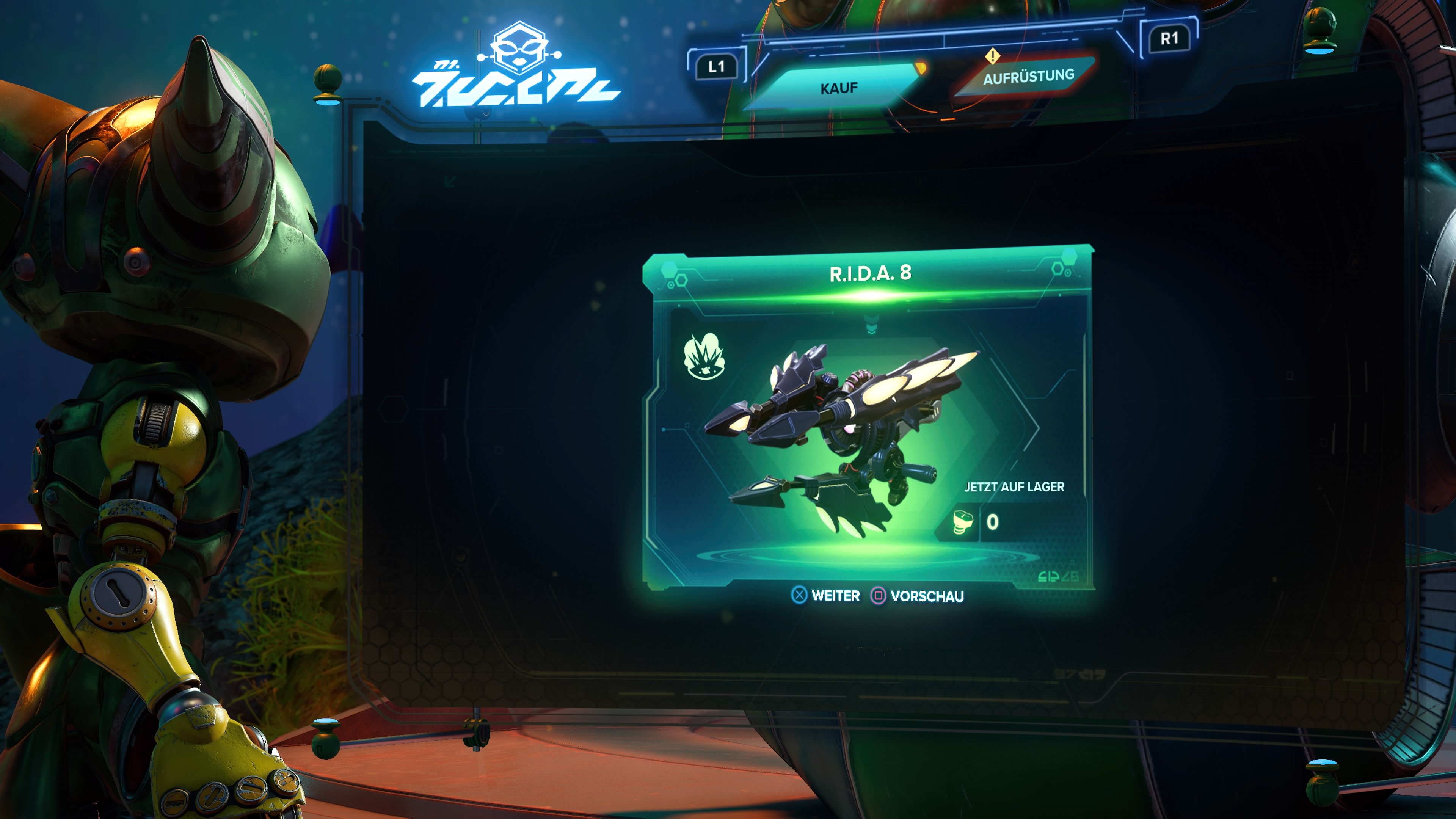Viewport: 1456px width, 819px height.
Task: Switch to the KAUF tab
Action: point(839,87)
